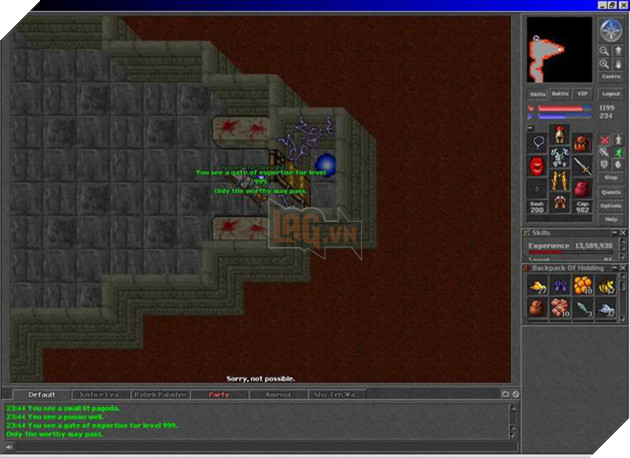The height and width of the screenshot is (458, 630).
Task: Open the Options menu
Action: 610,205
